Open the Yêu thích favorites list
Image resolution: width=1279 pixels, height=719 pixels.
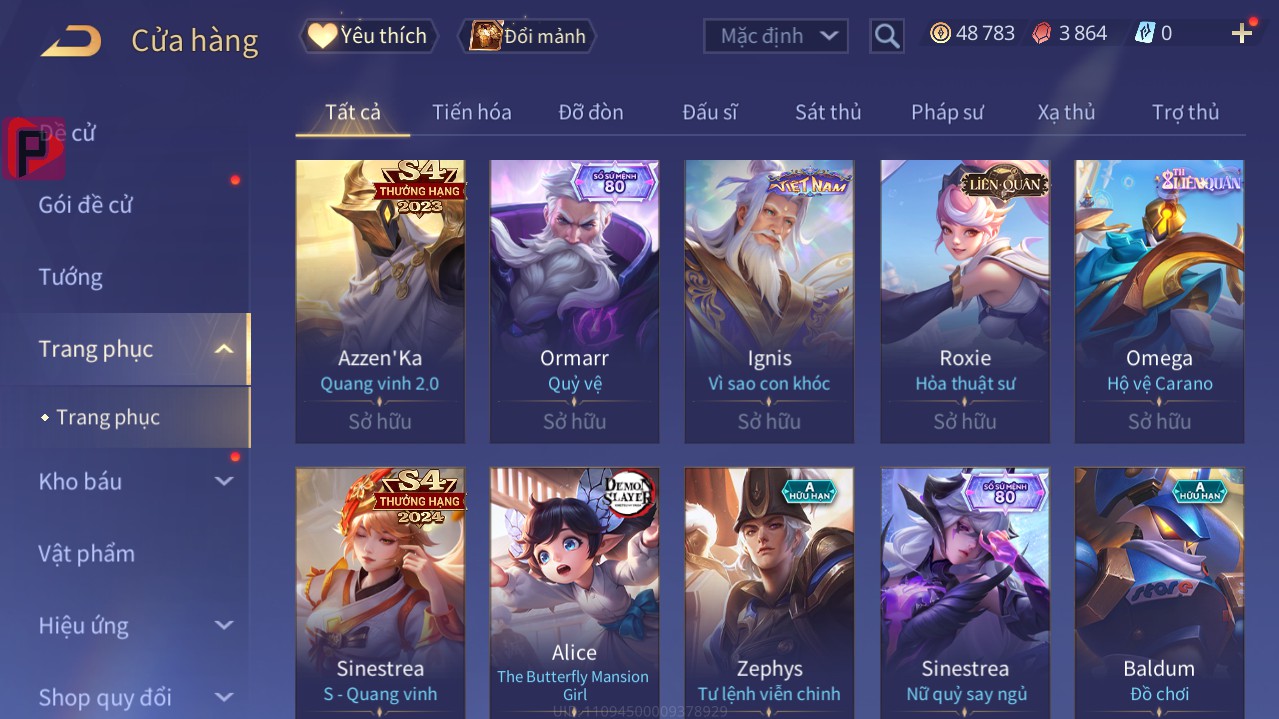(368, 36)
